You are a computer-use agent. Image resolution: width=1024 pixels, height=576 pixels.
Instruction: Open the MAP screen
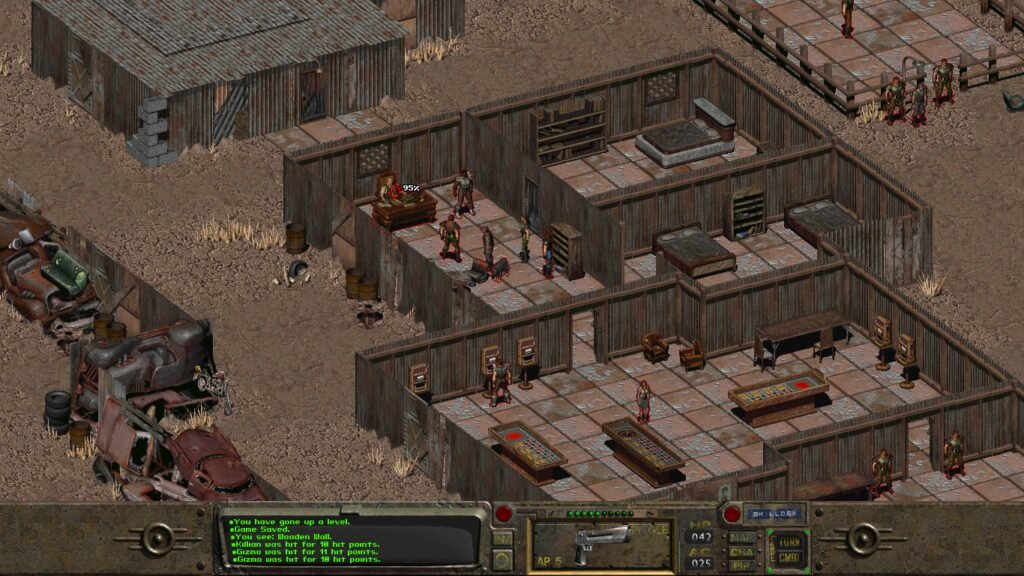point(741,537)
